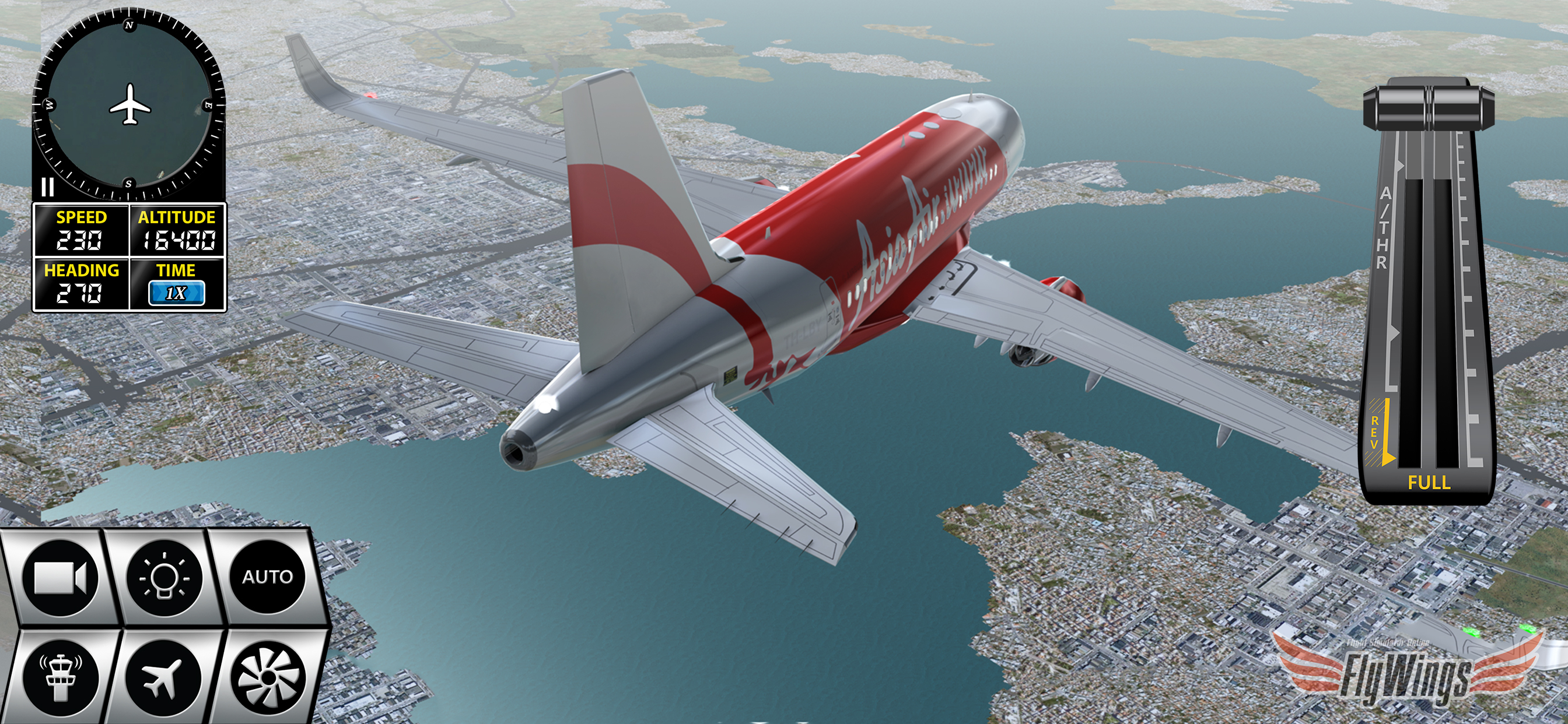Toggle the 1X time speed button
This screenshot has width=1568, height=724.
point(176,293)
